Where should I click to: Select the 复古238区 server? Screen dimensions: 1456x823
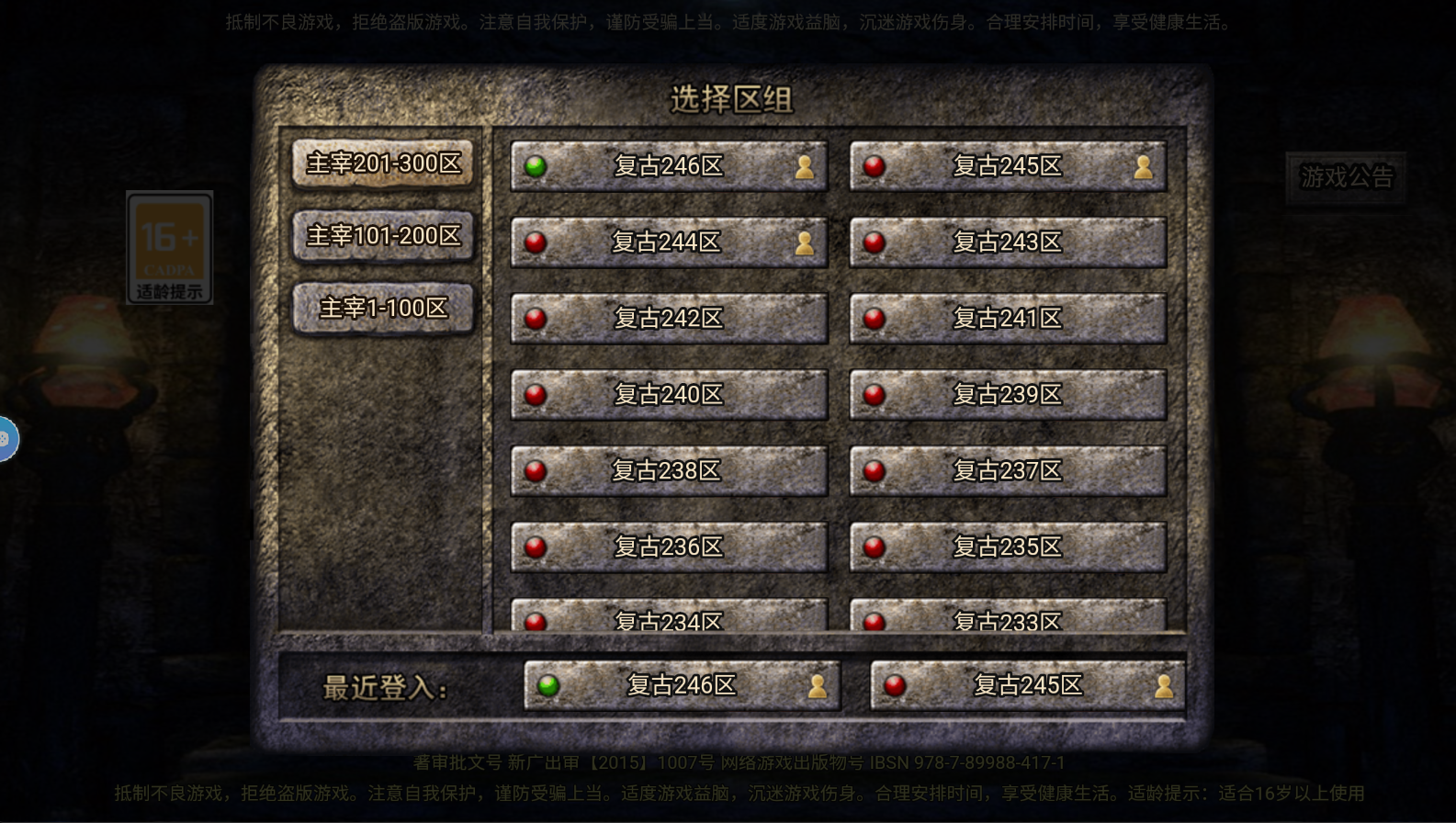point(669,471)
